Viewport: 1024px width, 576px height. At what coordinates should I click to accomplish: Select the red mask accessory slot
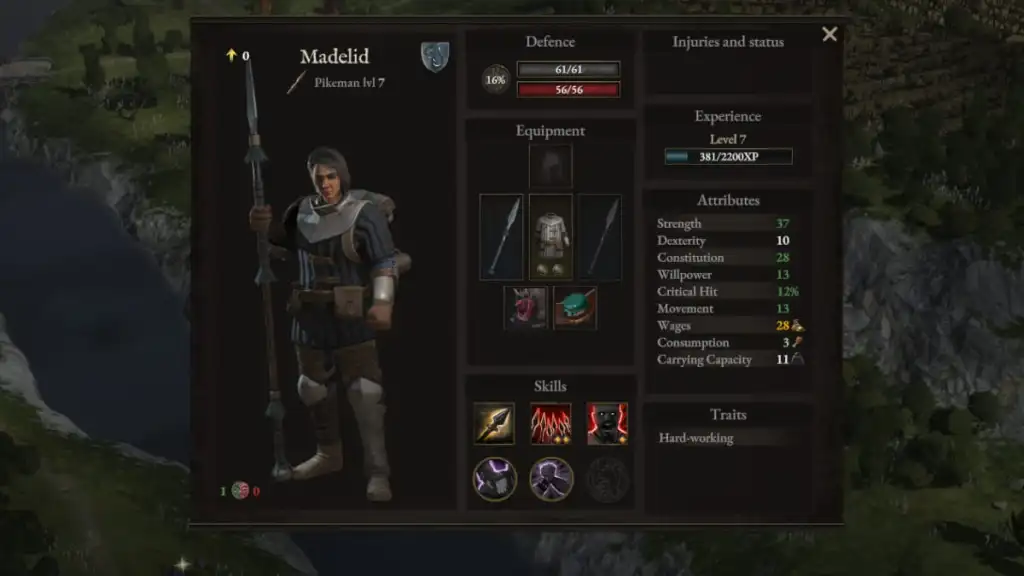[x=526, y=307]
